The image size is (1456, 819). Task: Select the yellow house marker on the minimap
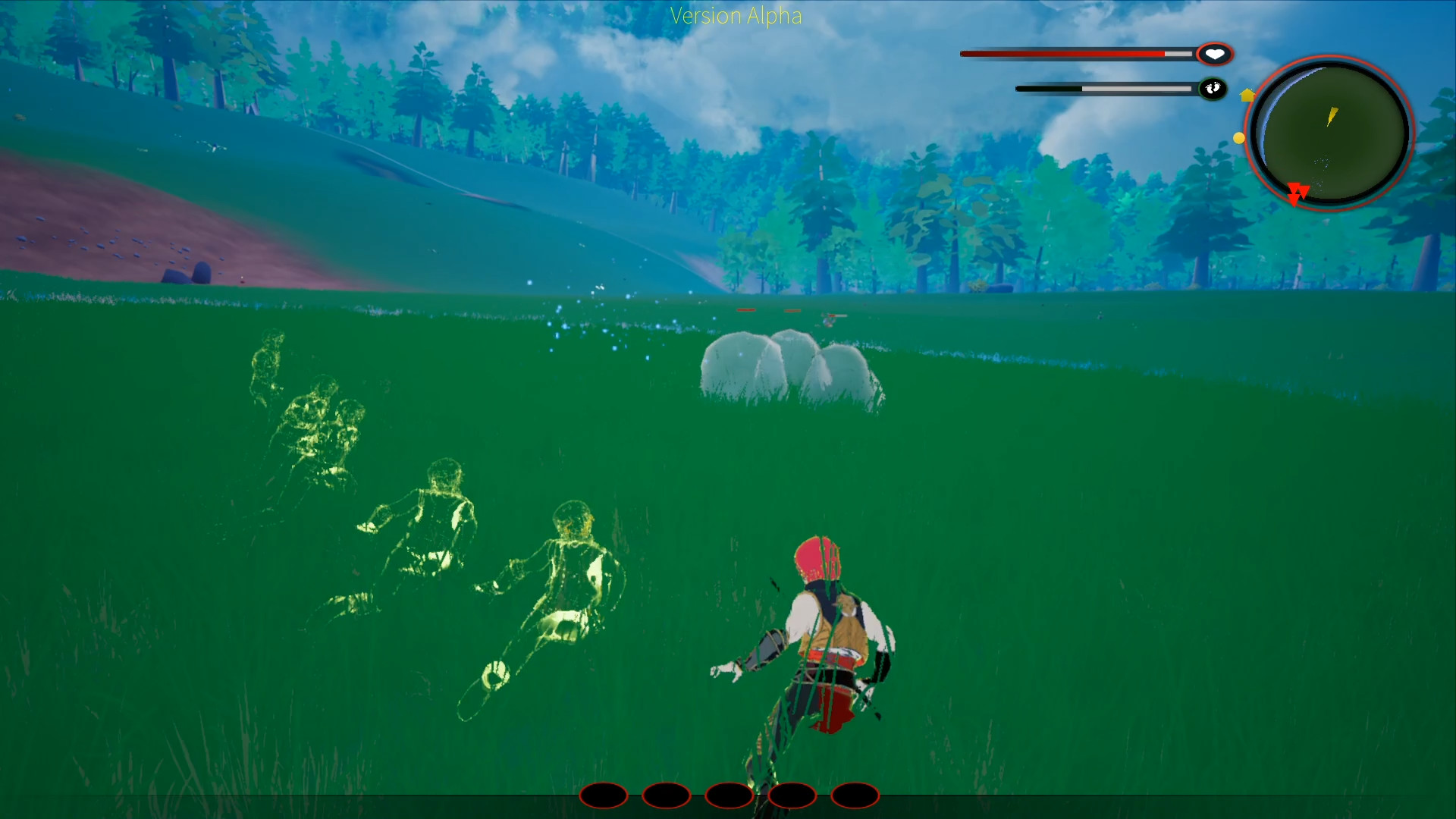click(1247, 95)
